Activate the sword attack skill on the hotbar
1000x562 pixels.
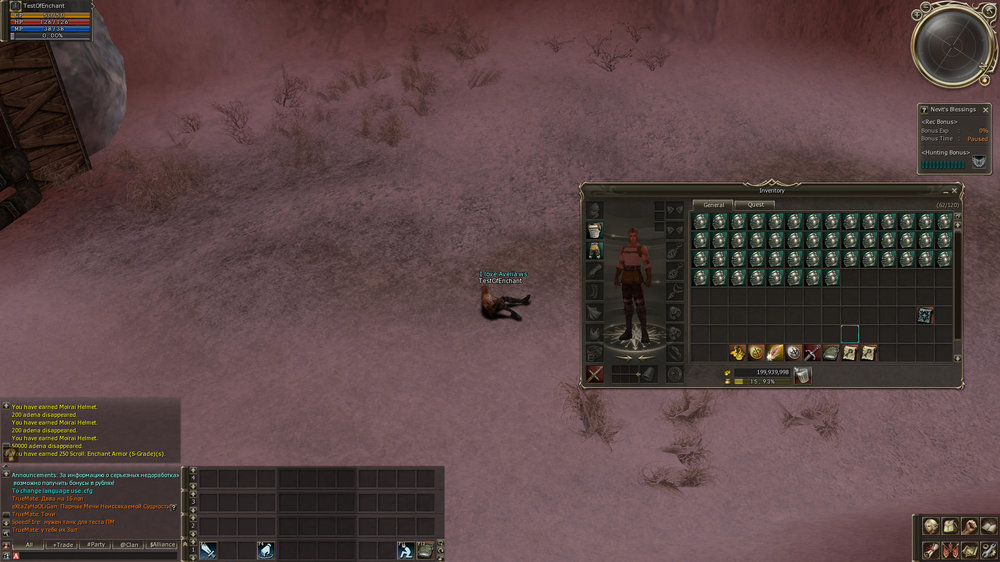tap(208, 549)
